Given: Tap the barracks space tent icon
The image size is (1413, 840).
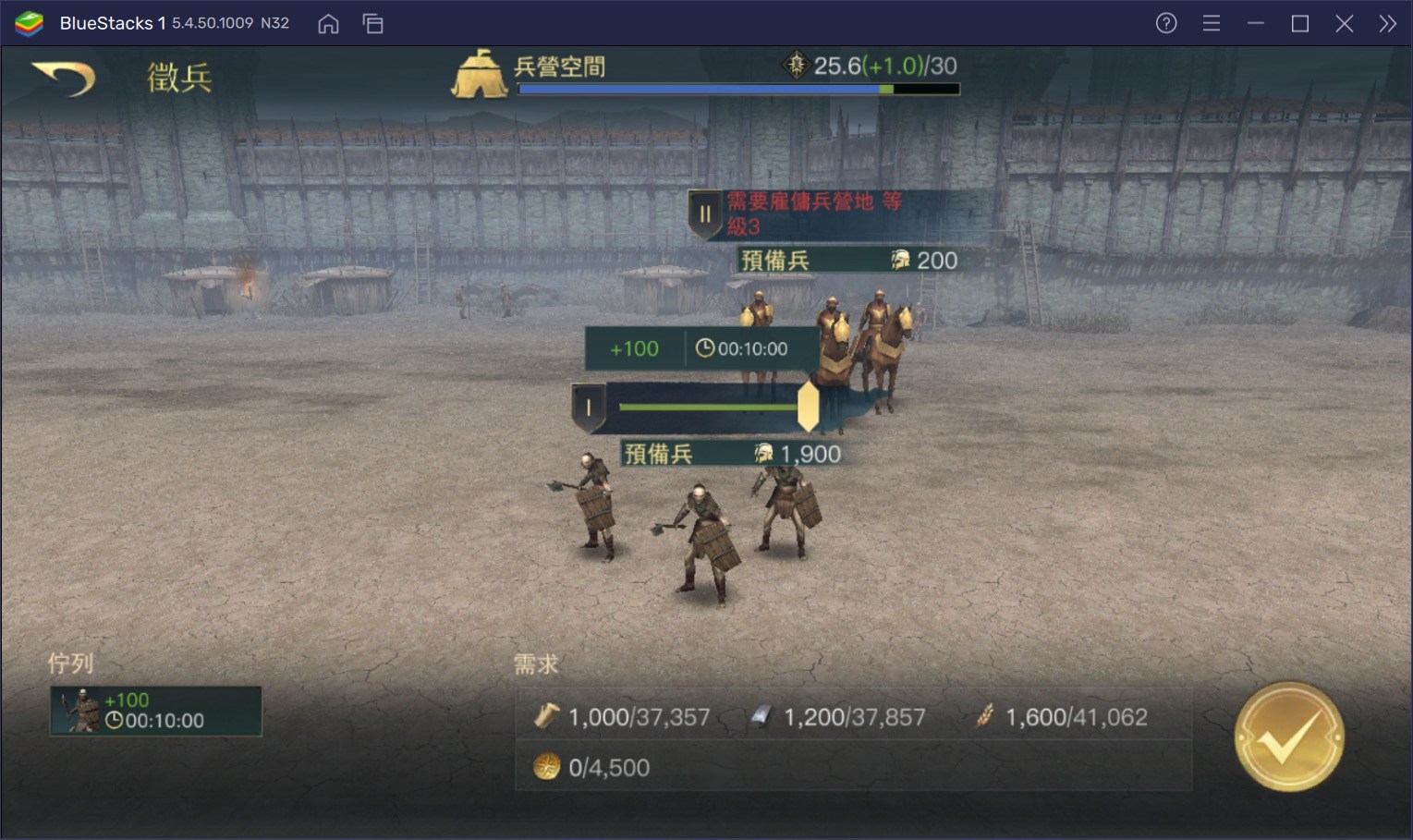Looking at the screenshot, I should click(x=479, y=74).
